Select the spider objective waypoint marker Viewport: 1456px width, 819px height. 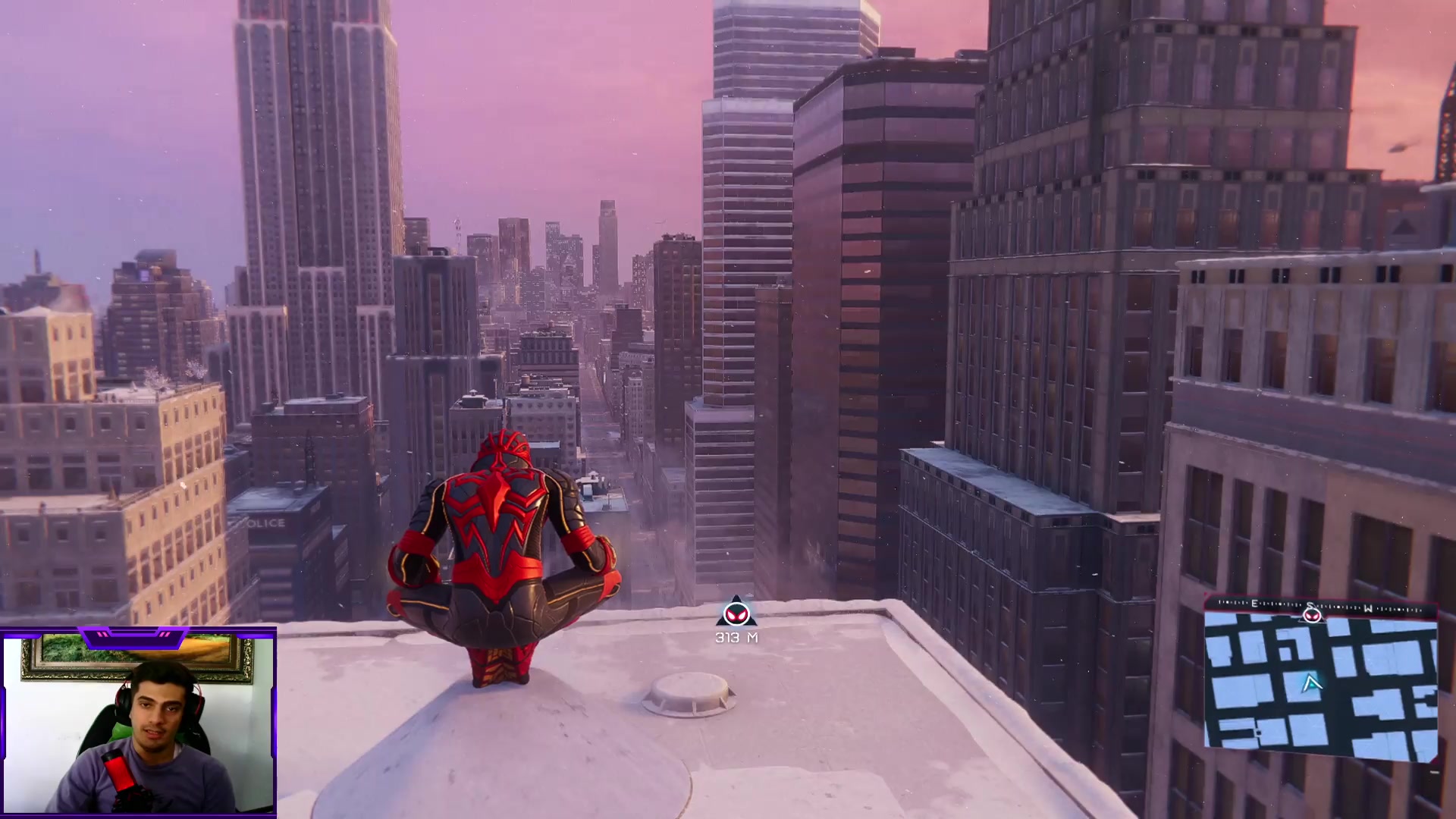click(x=735, y=613)
